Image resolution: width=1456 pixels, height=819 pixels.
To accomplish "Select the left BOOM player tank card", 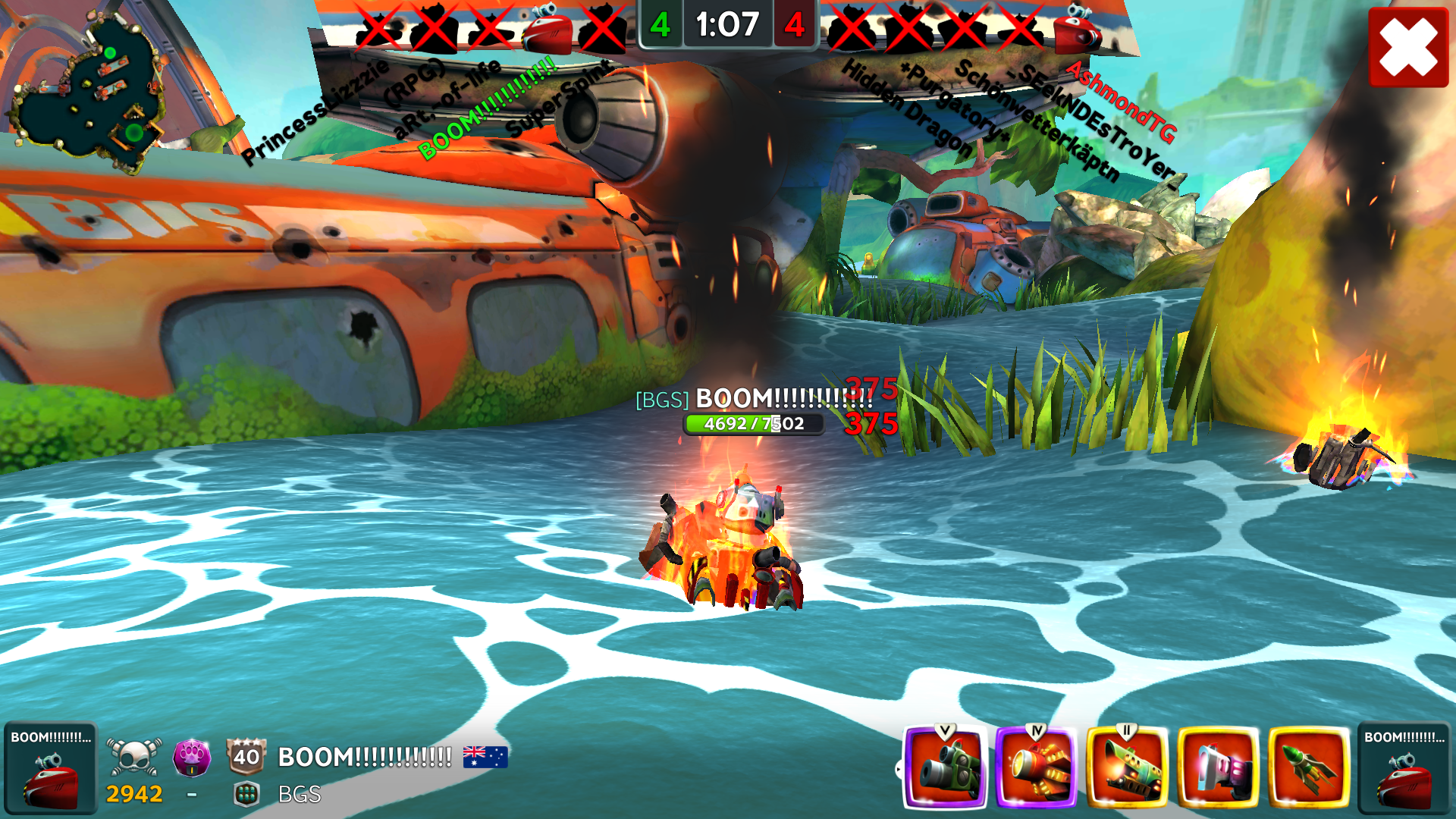I will (50, 767).
